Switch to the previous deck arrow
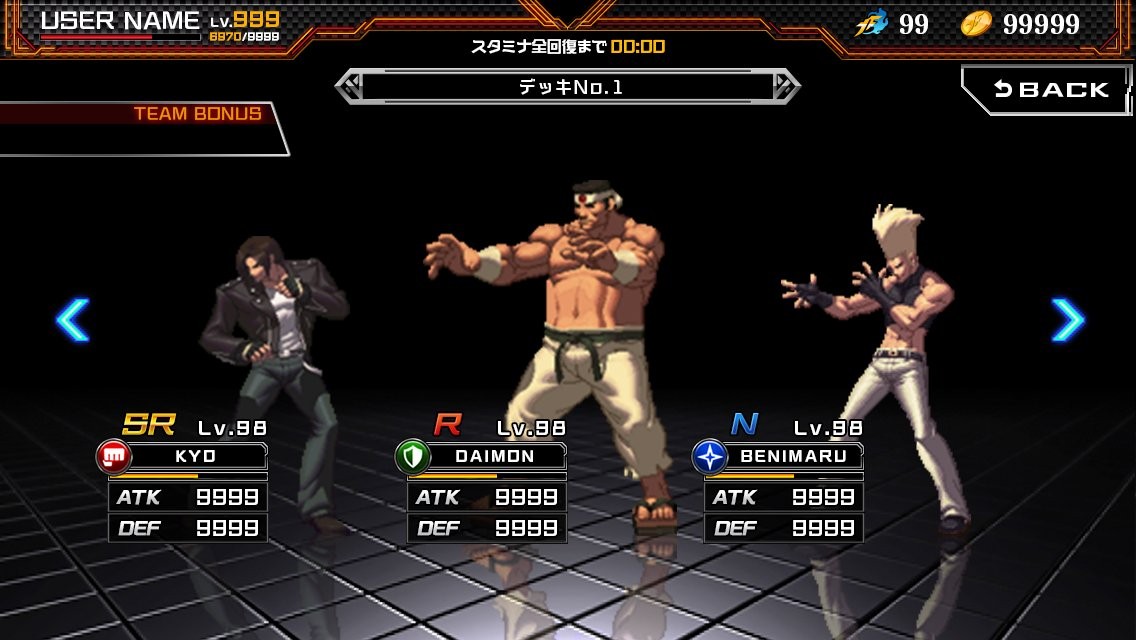1136x640 pixels. (x=349, y=87)
